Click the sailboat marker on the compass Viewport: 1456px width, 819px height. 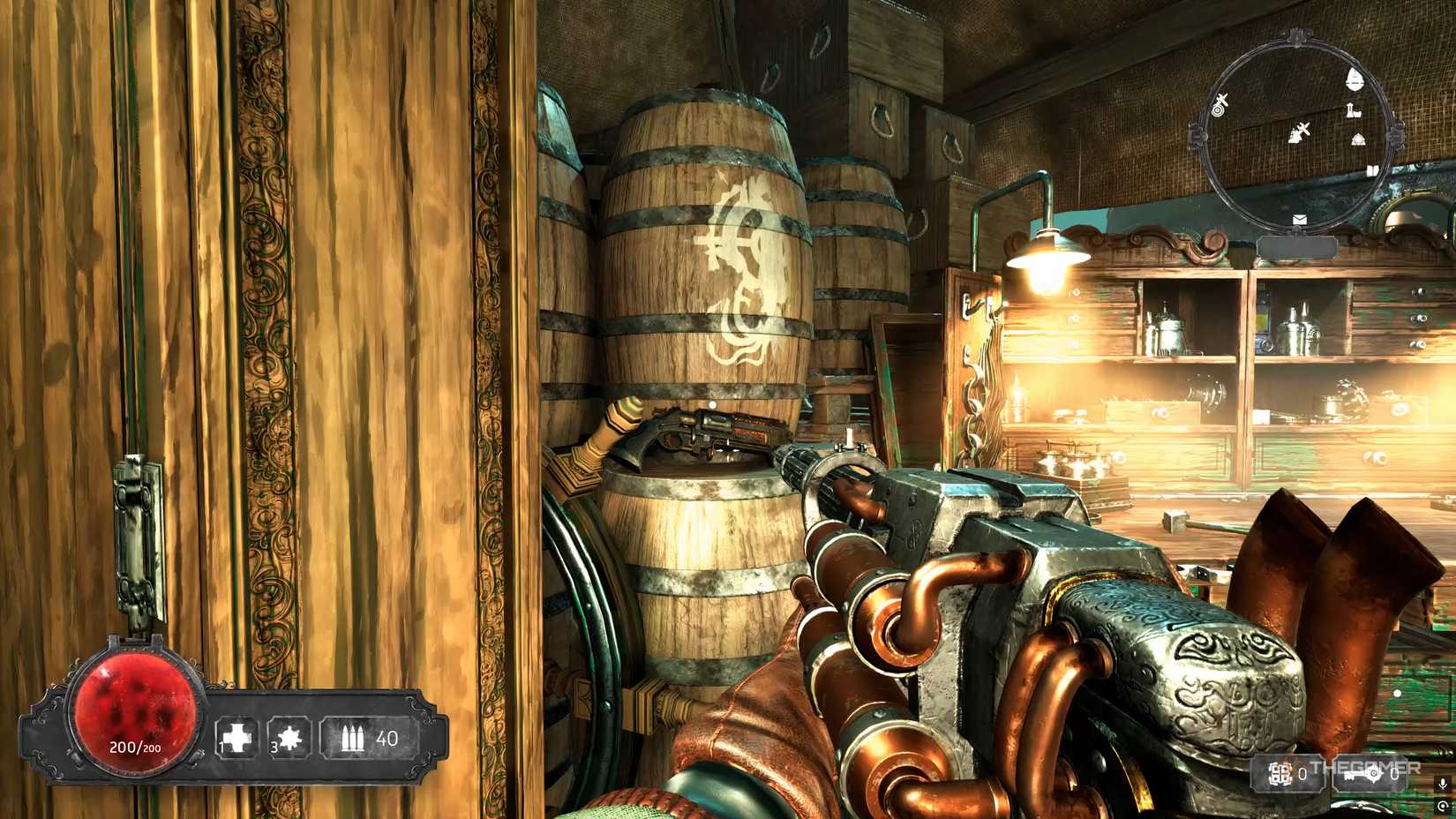[1355, 80]
